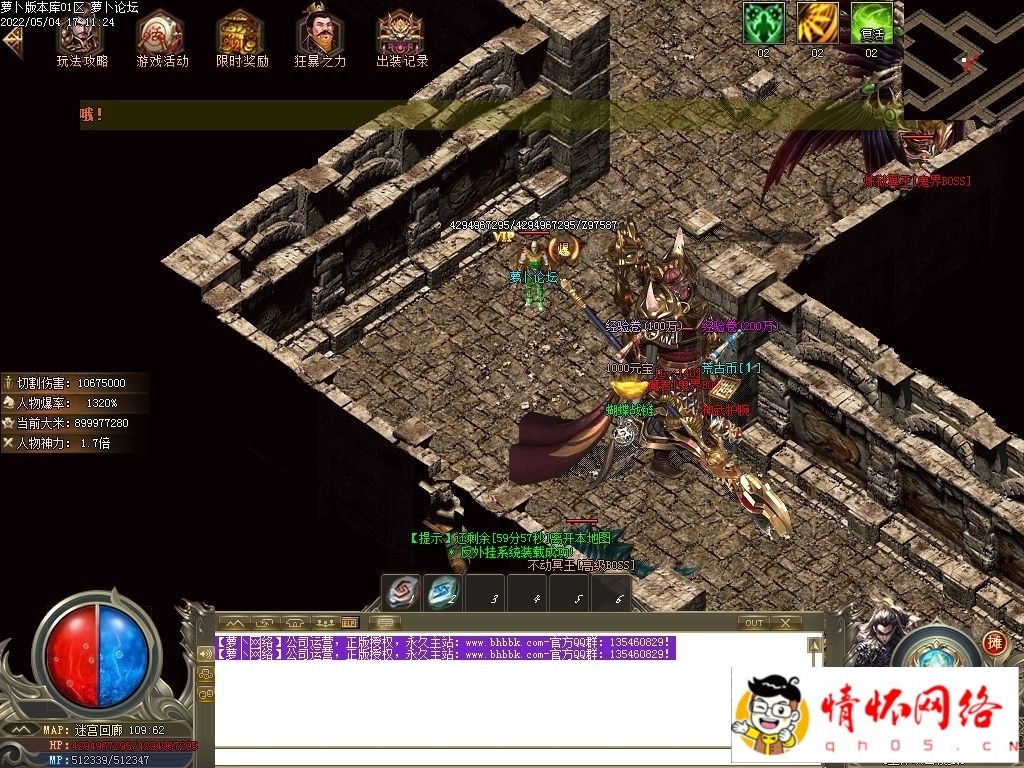Click the collapse arrow at top-left corner
Viewport: 1024px width, 768px height.
(12, 40)
